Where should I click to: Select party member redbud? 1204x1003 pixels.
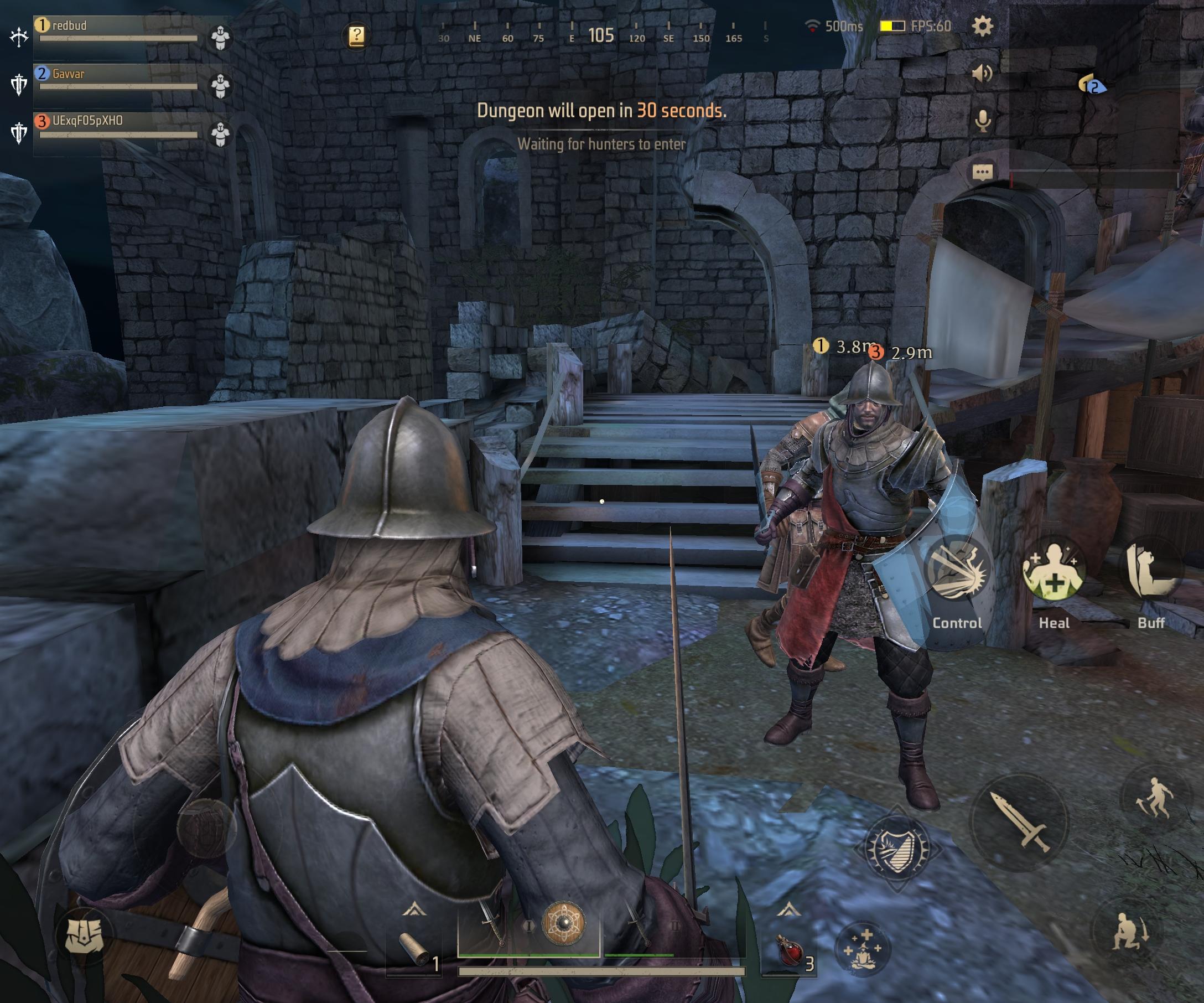pyautogui.click(x=117, y=30)
